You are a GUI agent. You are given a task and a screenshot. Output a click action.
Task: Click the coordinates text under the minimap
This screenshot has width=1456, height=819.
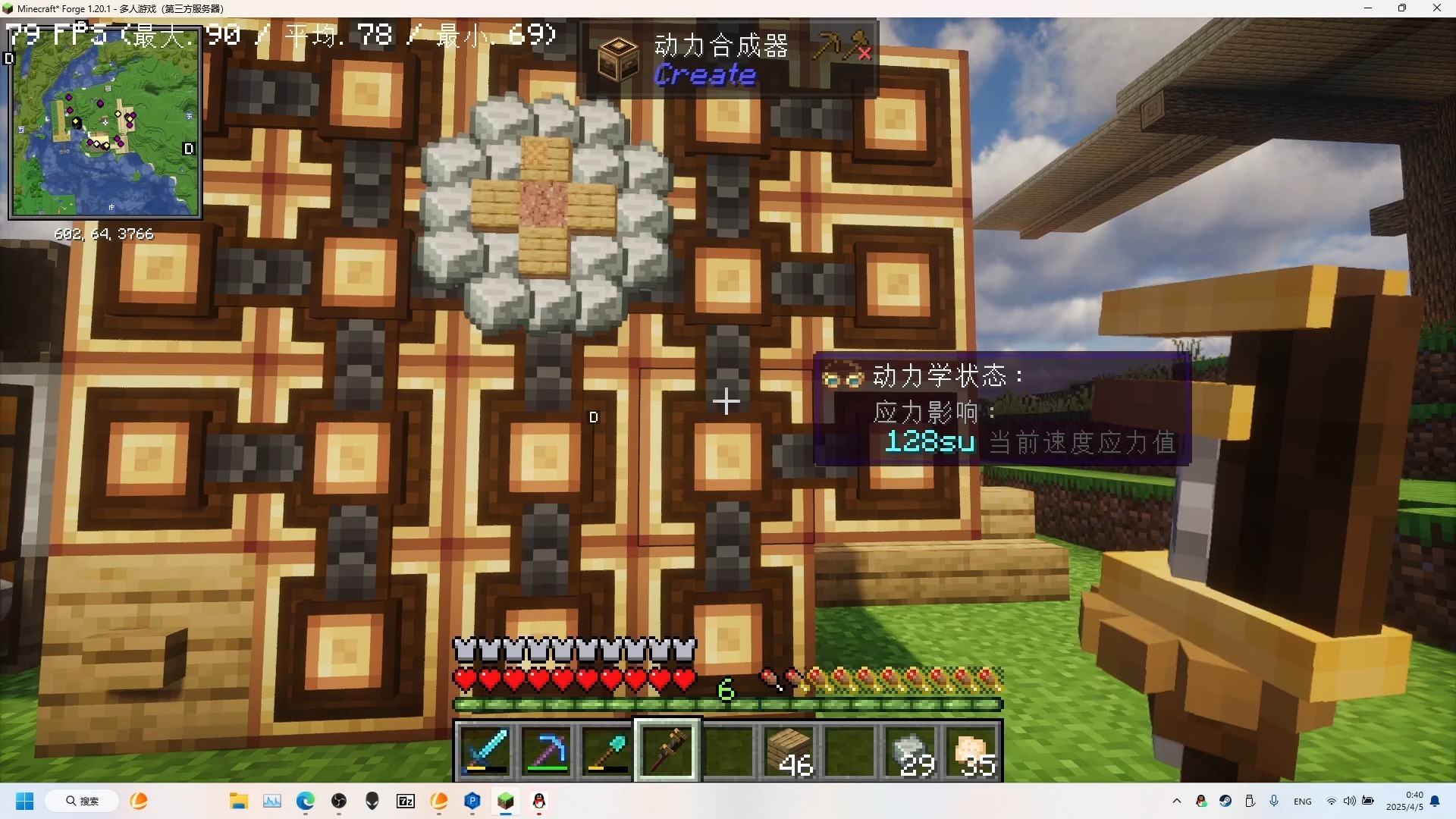[104, 234]
